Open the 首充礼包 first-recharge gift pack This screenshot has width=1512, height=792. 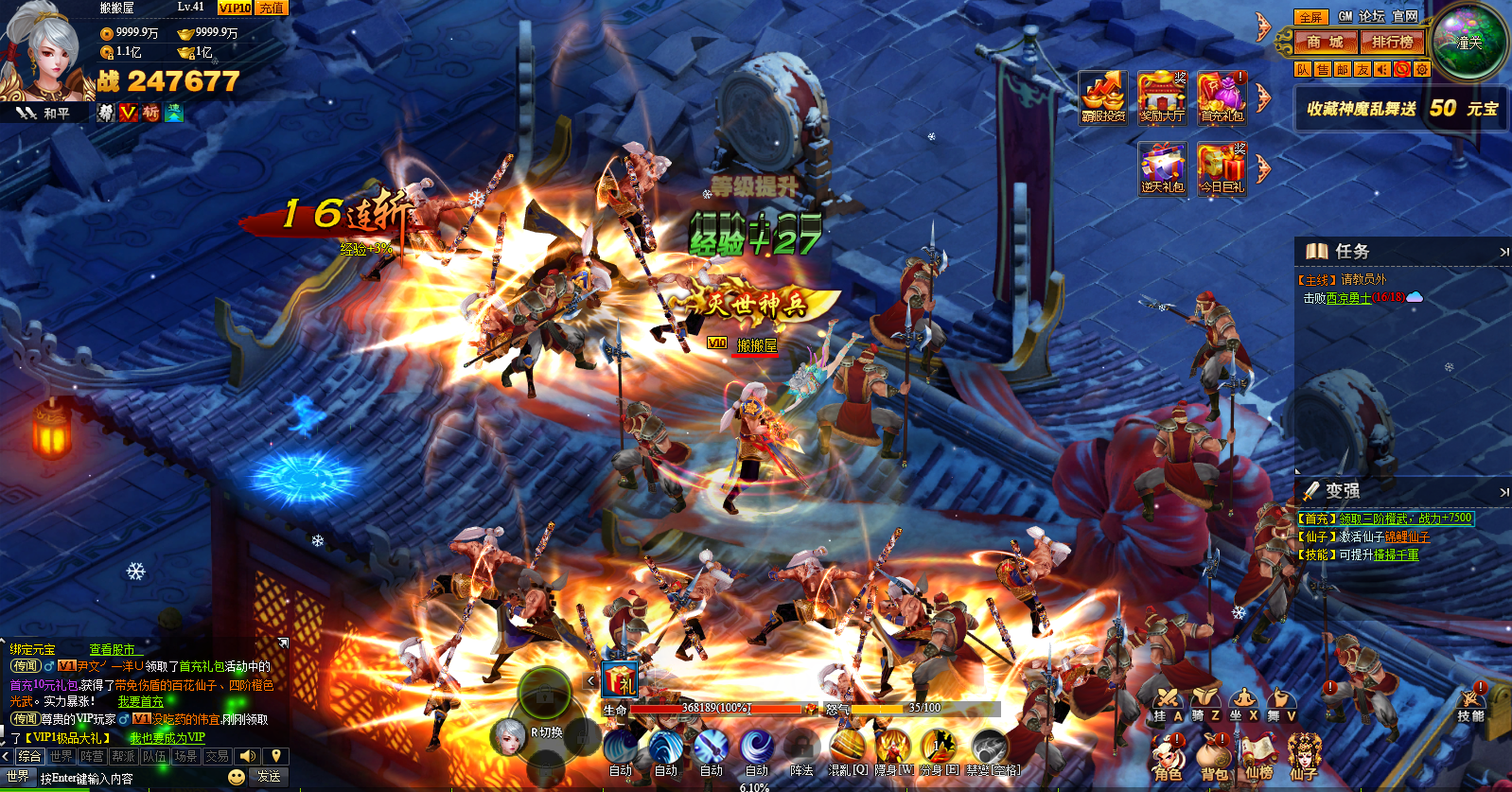click(1222, 97)
